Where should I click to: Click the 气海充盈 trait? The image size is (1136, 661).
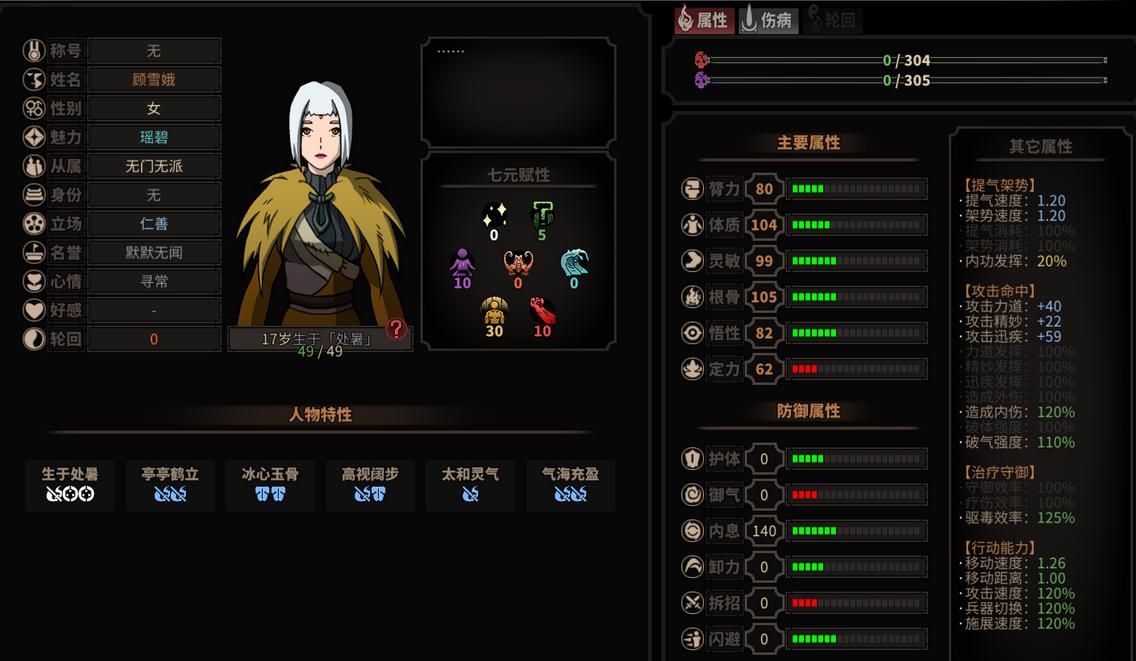point(570,484)
